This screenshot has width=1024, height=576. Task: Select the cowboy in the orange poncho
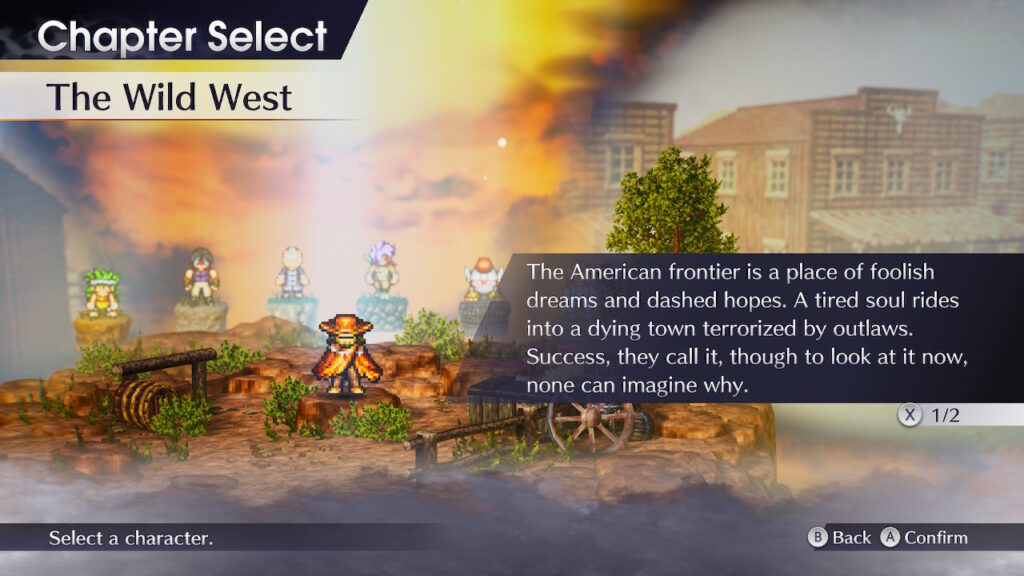(x=348, y=356)
